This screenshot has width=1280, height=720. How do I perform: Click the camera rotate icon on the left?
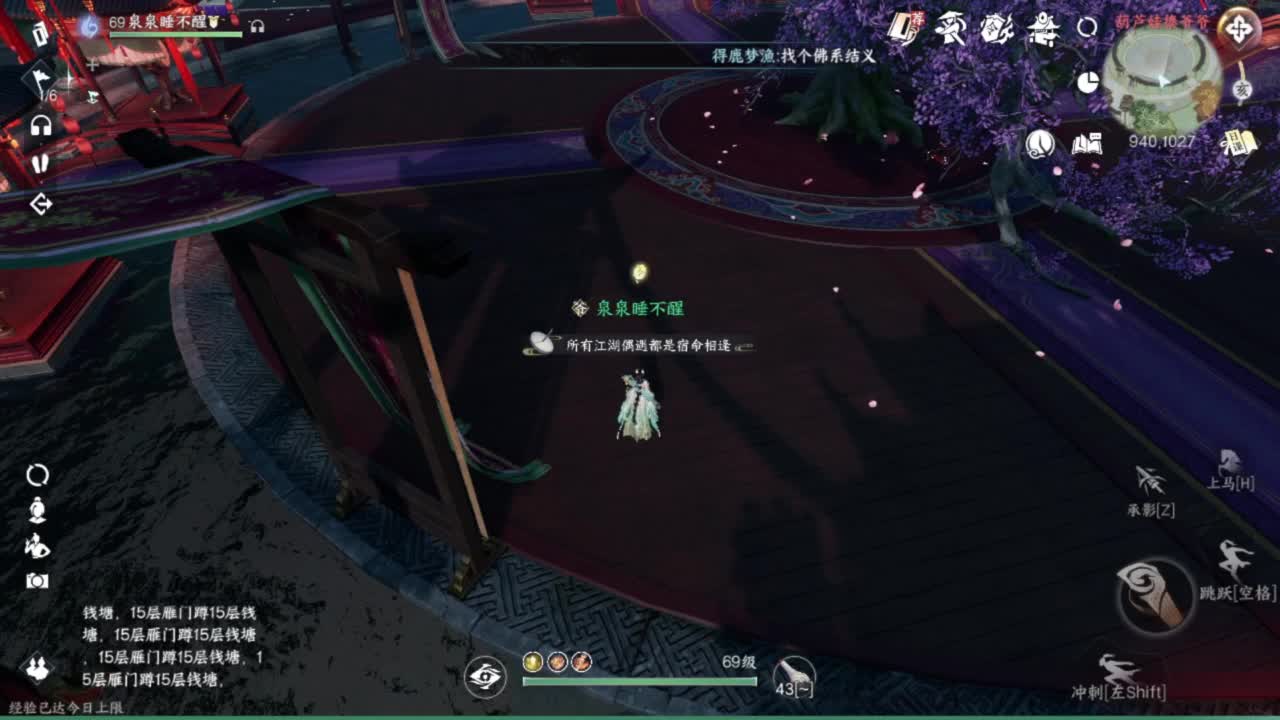[x=37, y=475]
